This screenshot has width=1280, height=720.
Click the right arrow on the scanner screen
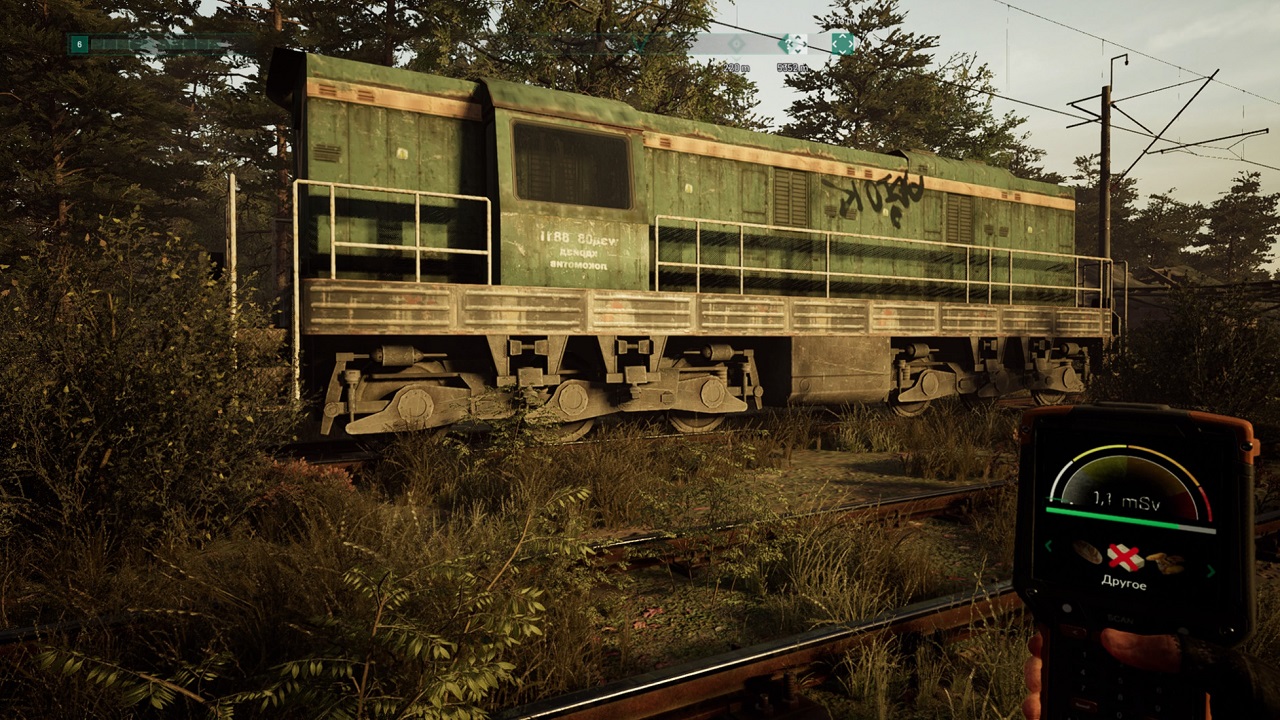(x=1211, y=571)
